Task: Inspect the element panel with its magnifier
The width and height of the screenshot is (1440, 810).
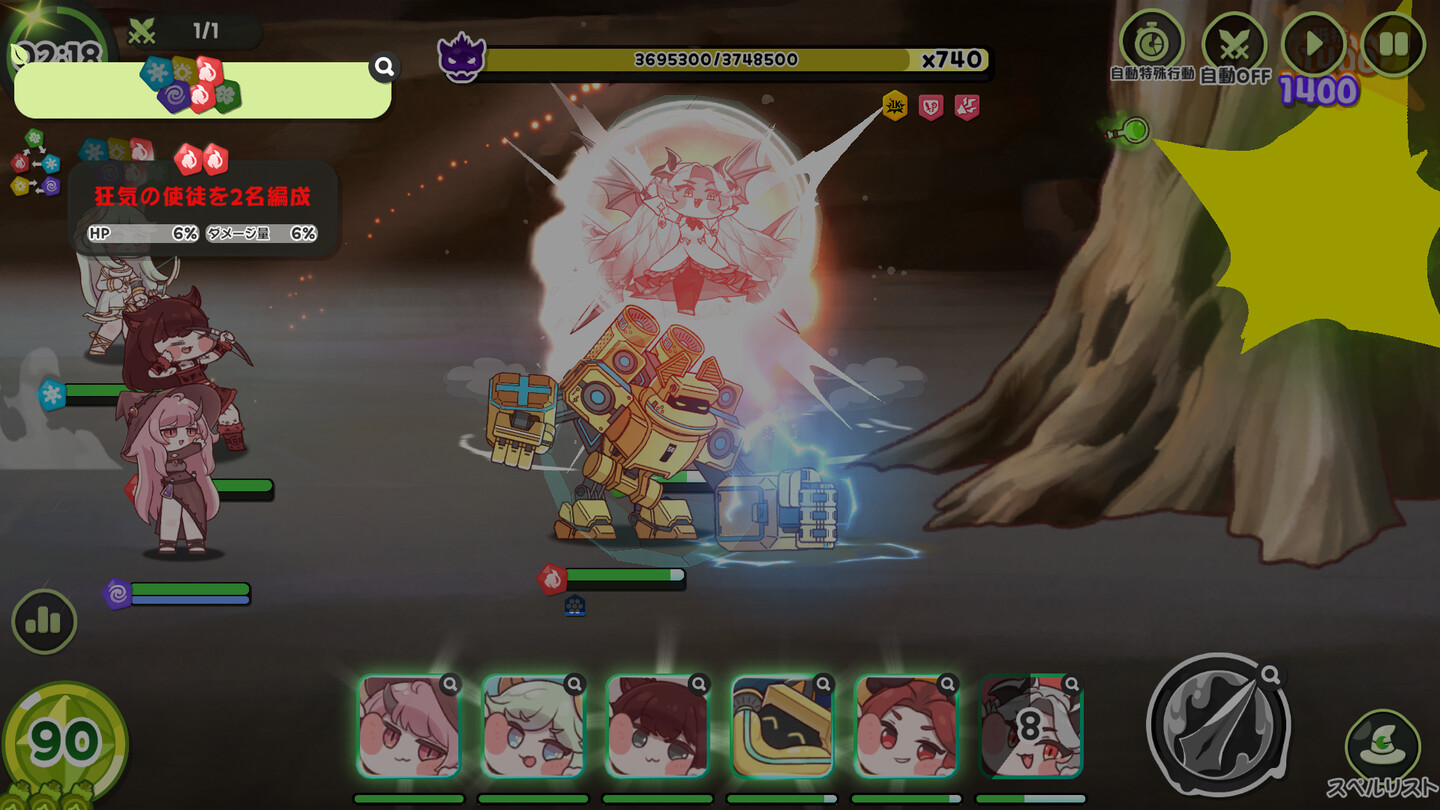Action: [384, 67]
